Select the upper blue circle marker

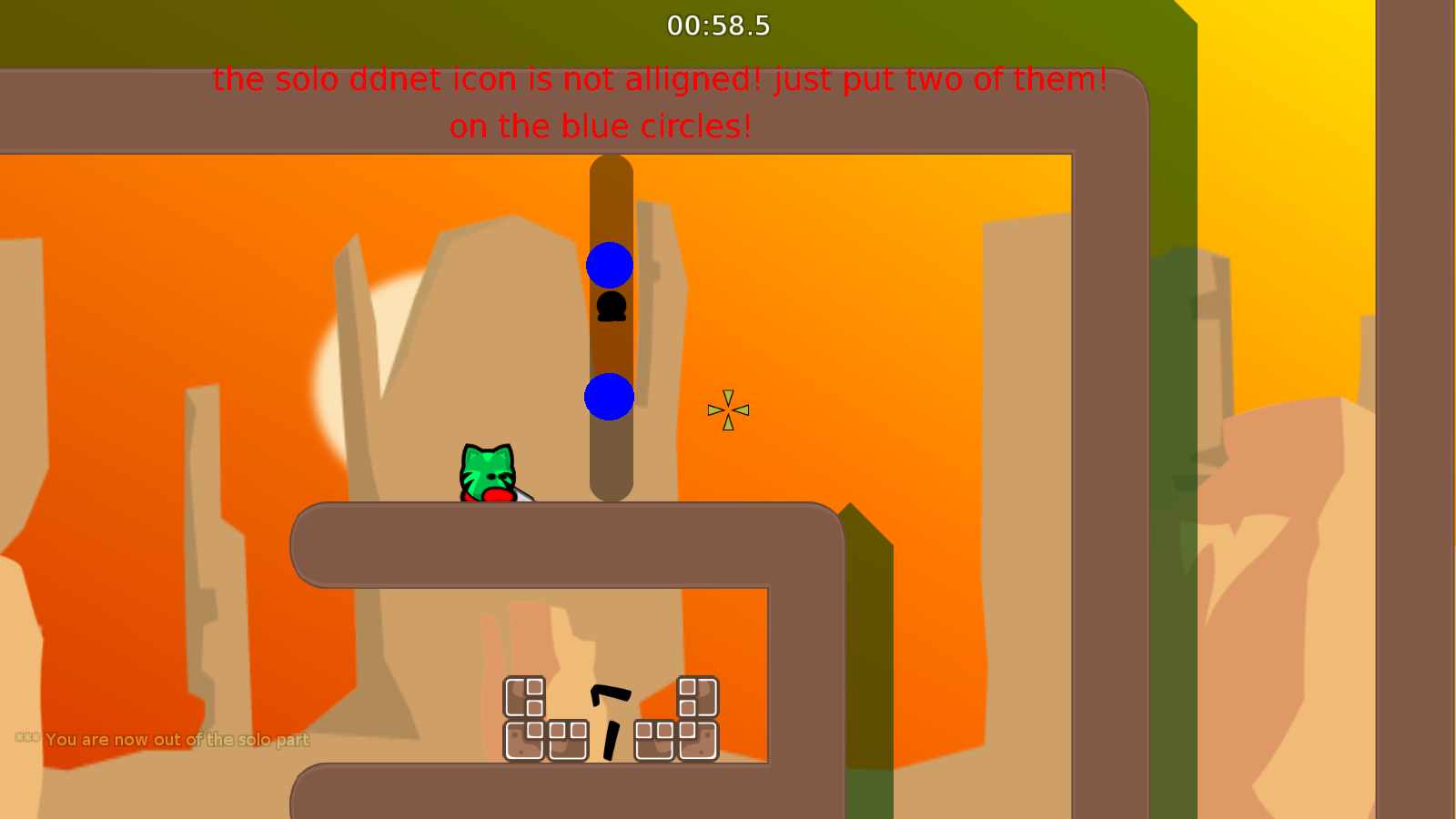(611, 267)
